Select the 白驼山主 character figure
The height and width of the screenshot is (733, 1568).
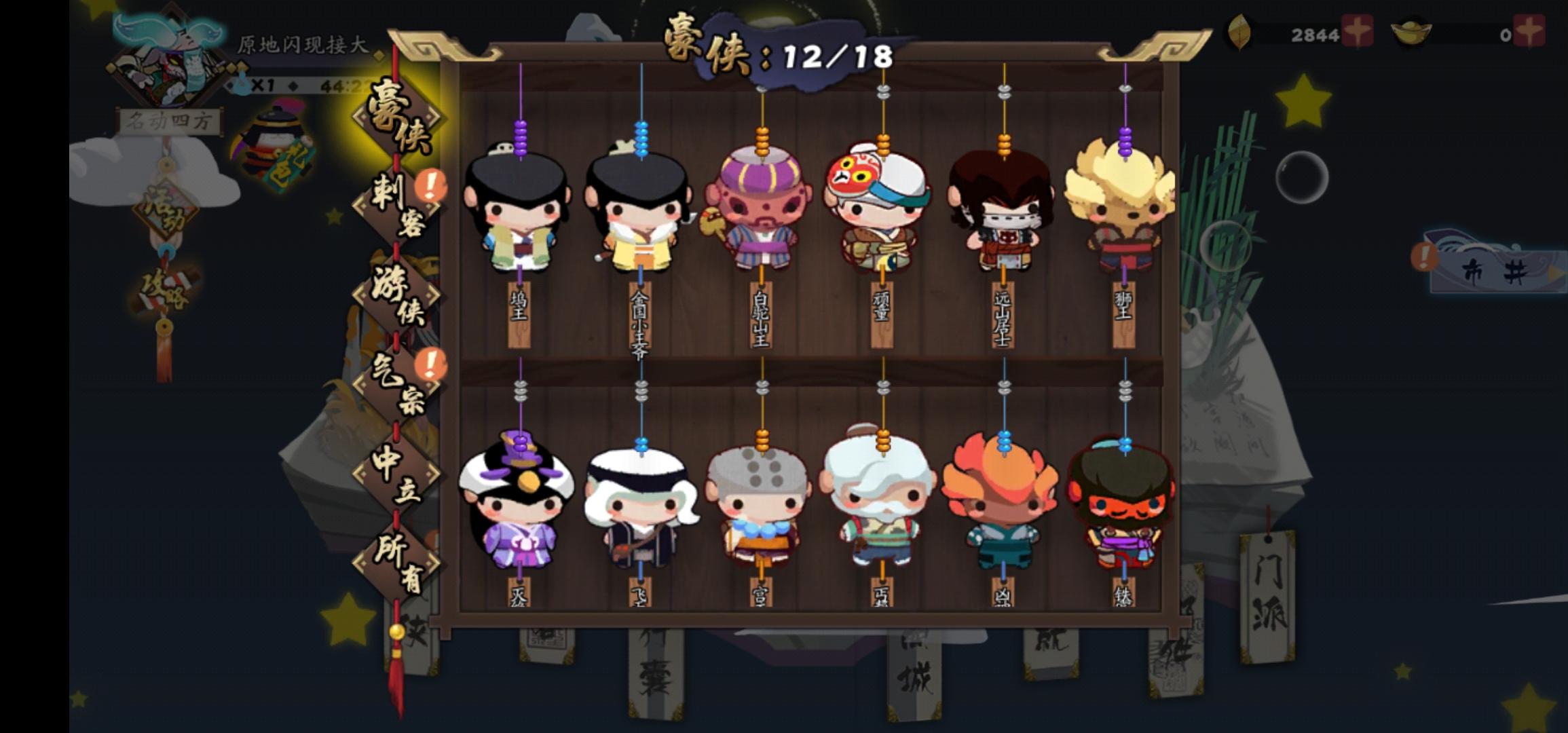click(x=760, y=210)
